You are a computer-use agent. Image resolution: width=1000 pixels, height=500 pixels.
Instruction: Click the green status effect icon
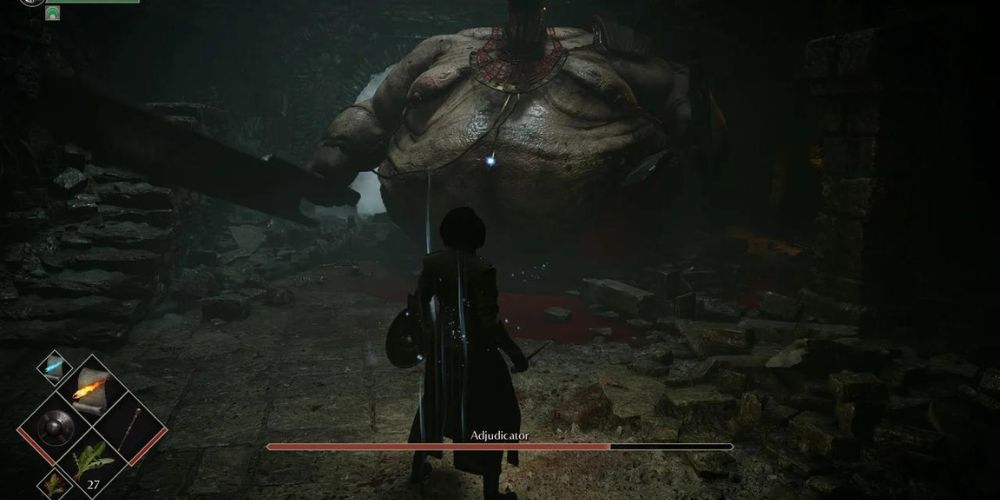pyautogui.click(x=52, y=13)
